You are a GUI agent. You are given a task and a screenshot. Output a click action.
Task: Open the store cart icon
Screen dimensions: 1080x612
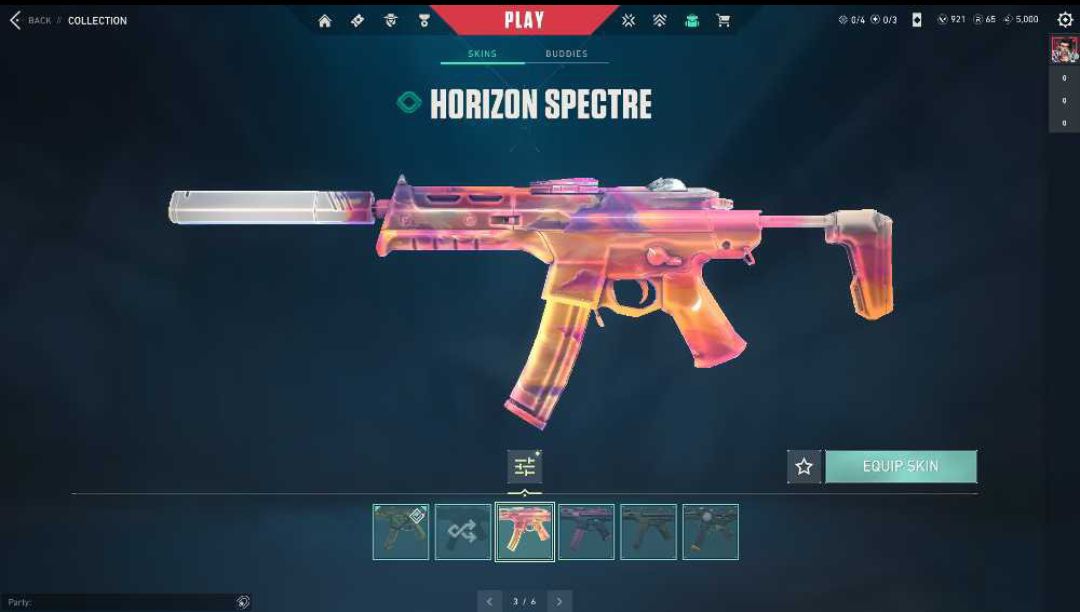pos(723,20)
